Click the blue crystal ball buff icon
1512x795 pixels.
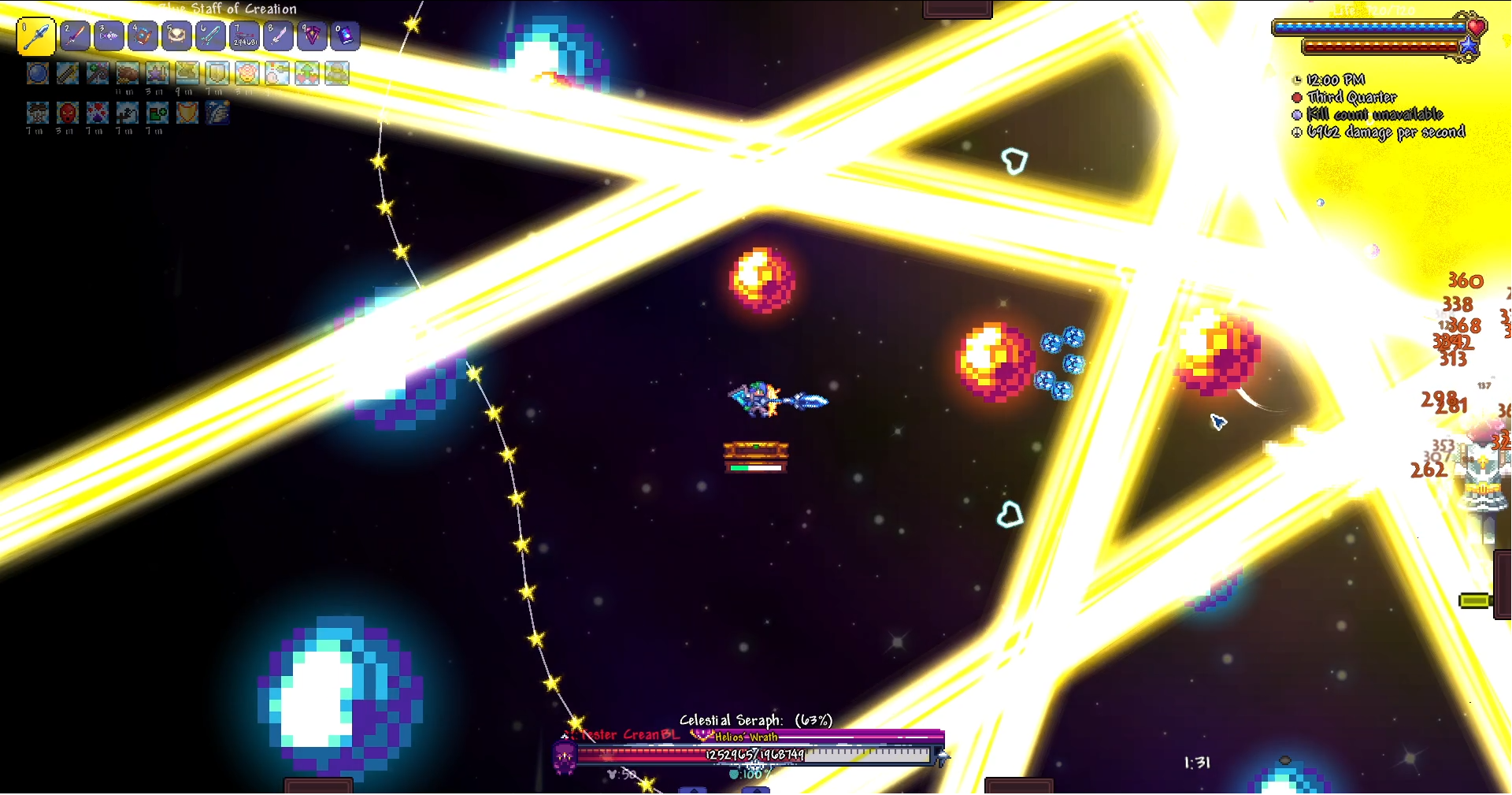pos(38,73)
